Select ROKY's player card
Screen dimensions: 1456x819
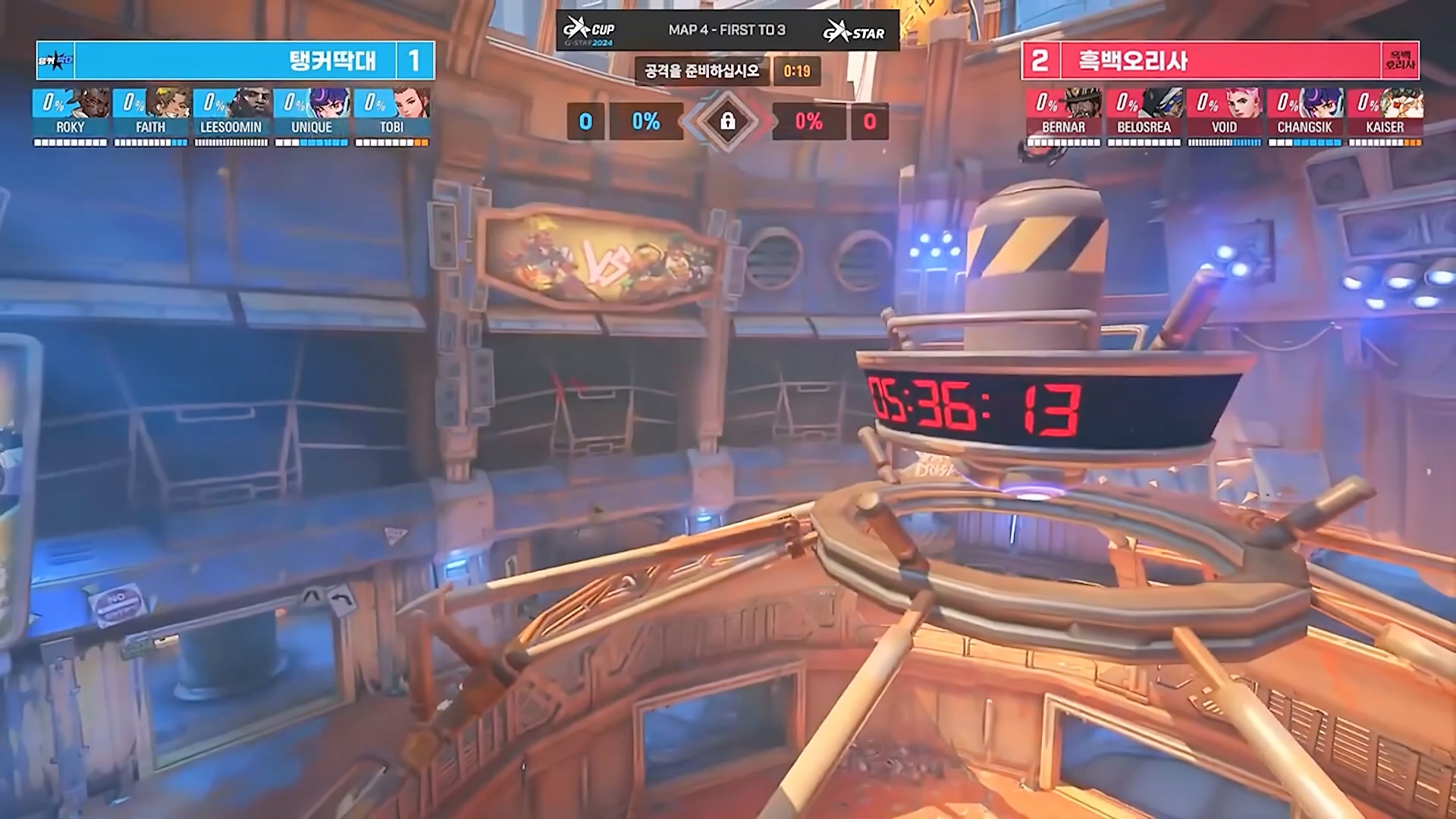coord(71,116)
